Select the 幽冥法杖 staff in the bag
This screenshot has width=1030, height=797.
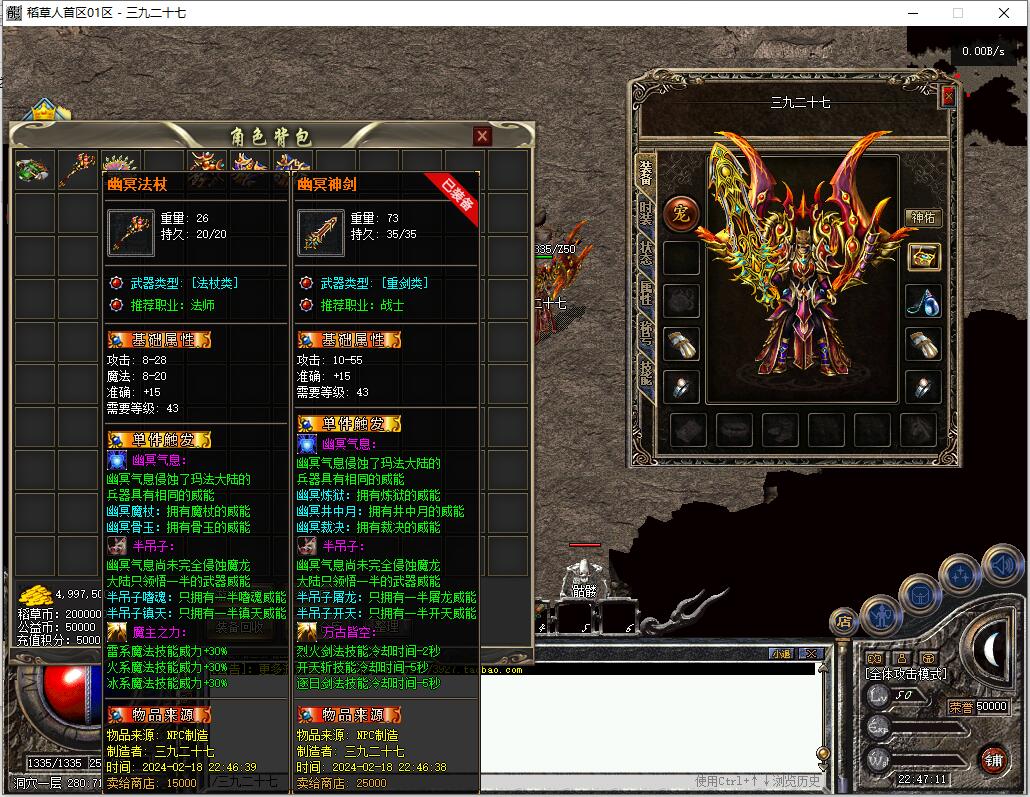click(78, 168)
